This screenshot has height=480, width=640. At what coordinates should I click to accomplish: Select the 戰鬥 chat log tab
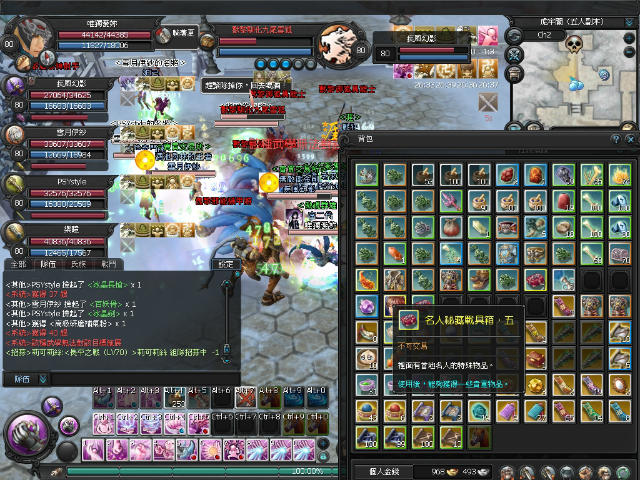point(107,263)
